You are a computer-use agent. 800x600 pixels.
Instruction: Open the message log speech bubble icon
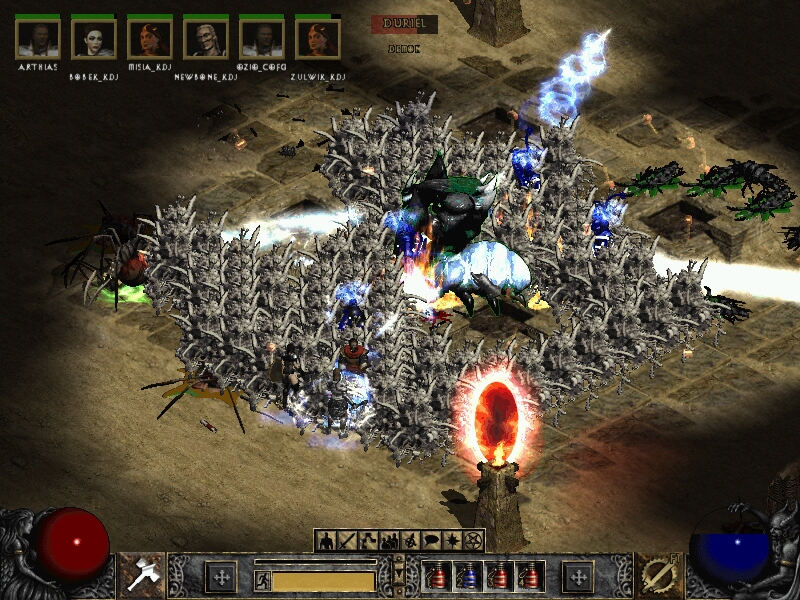[x=431, y=541]
